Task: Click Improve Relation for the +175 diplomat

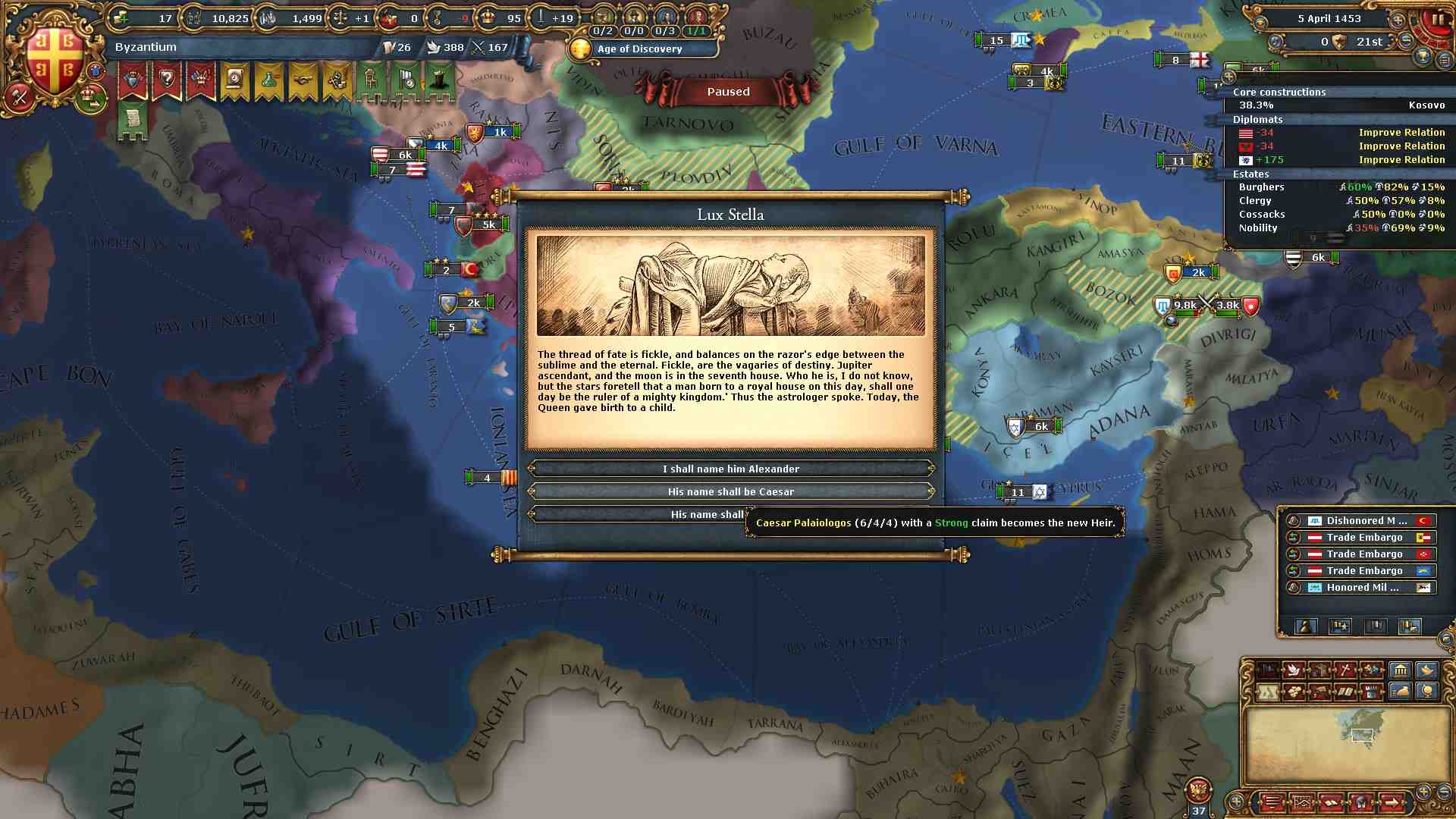Action: (1401, 159)
